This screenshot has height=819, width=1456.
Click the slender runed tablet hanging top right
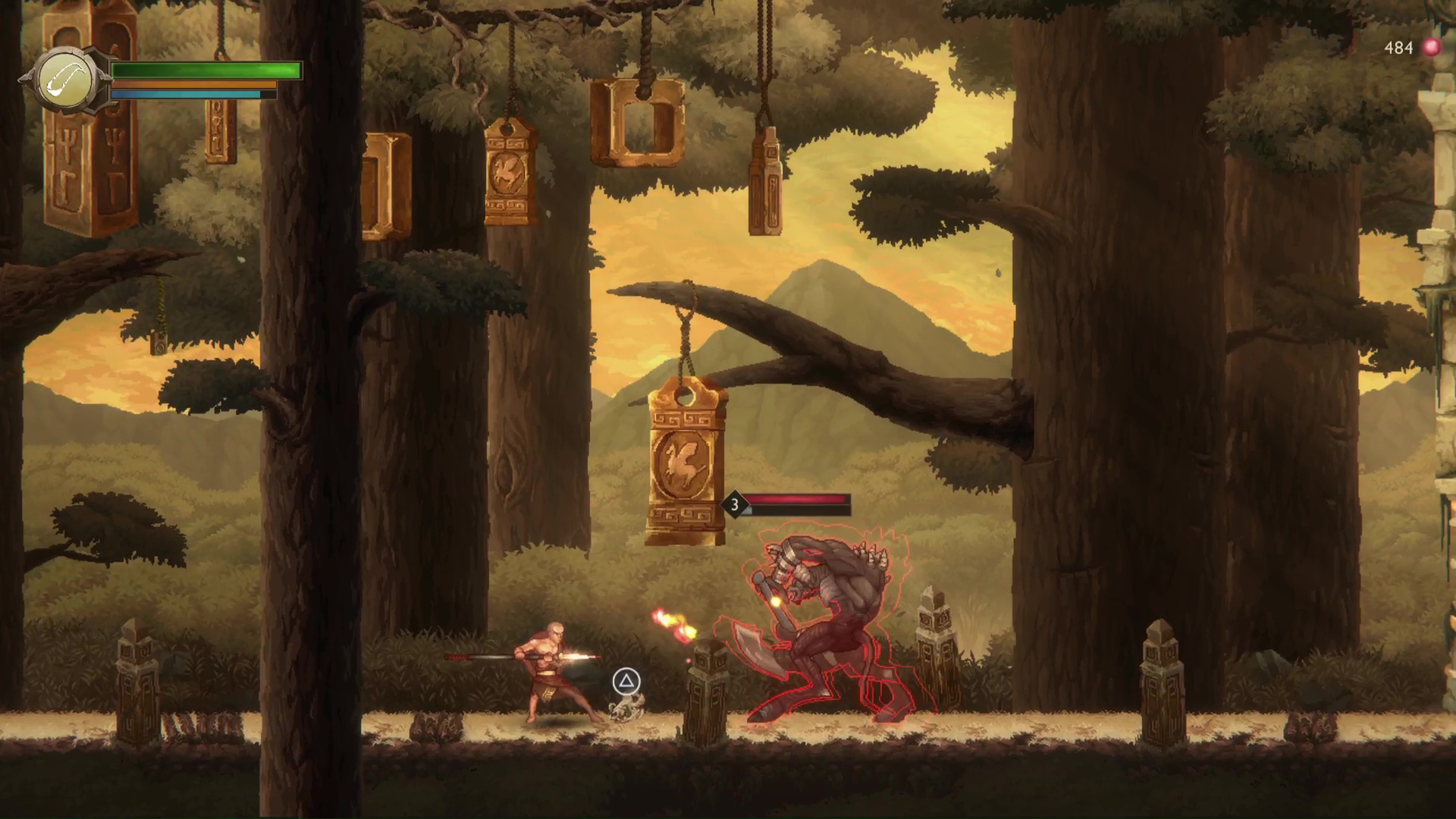(x=767, y=178)
